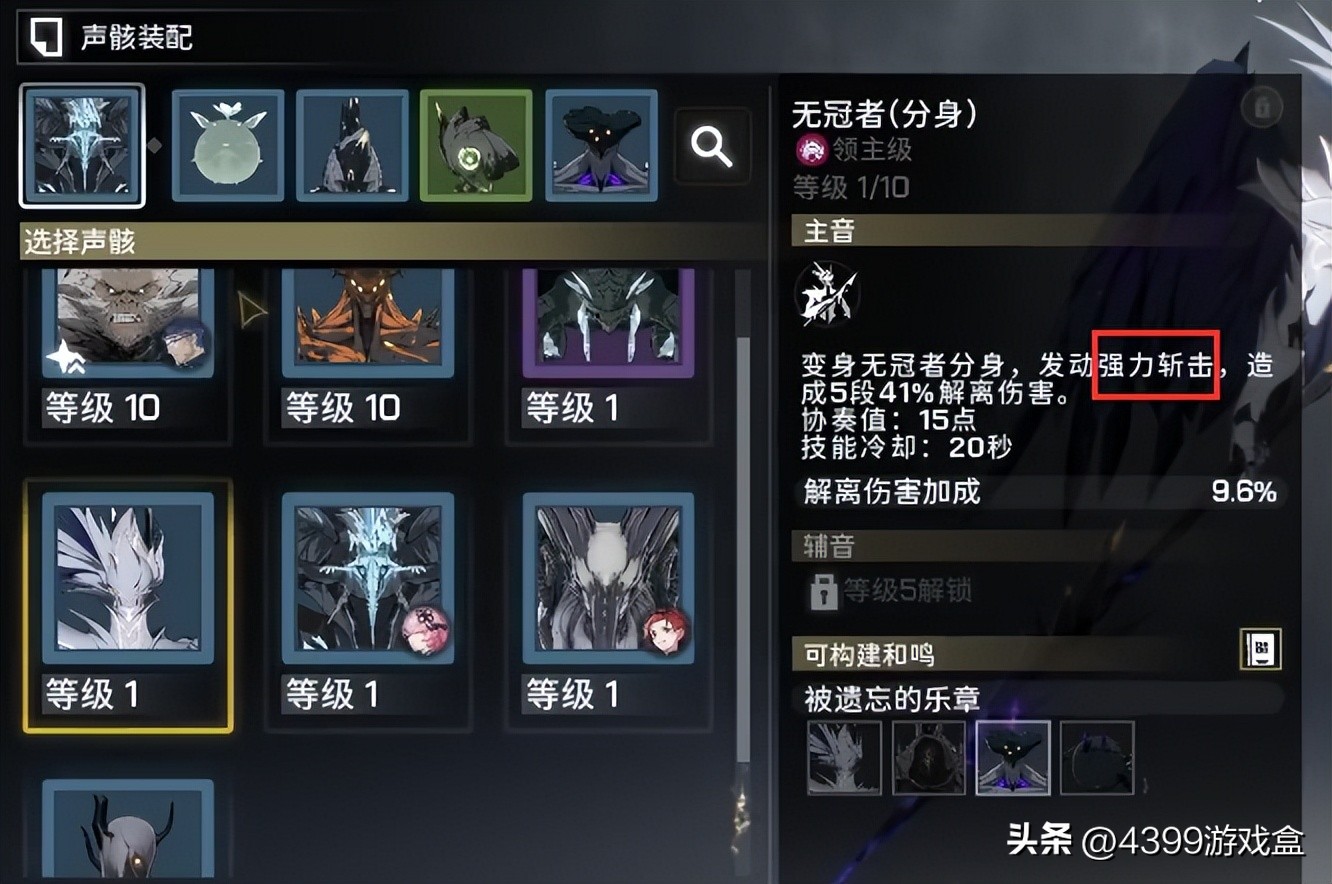Open echo search with the magnifier icon

[x=712, y=147]
